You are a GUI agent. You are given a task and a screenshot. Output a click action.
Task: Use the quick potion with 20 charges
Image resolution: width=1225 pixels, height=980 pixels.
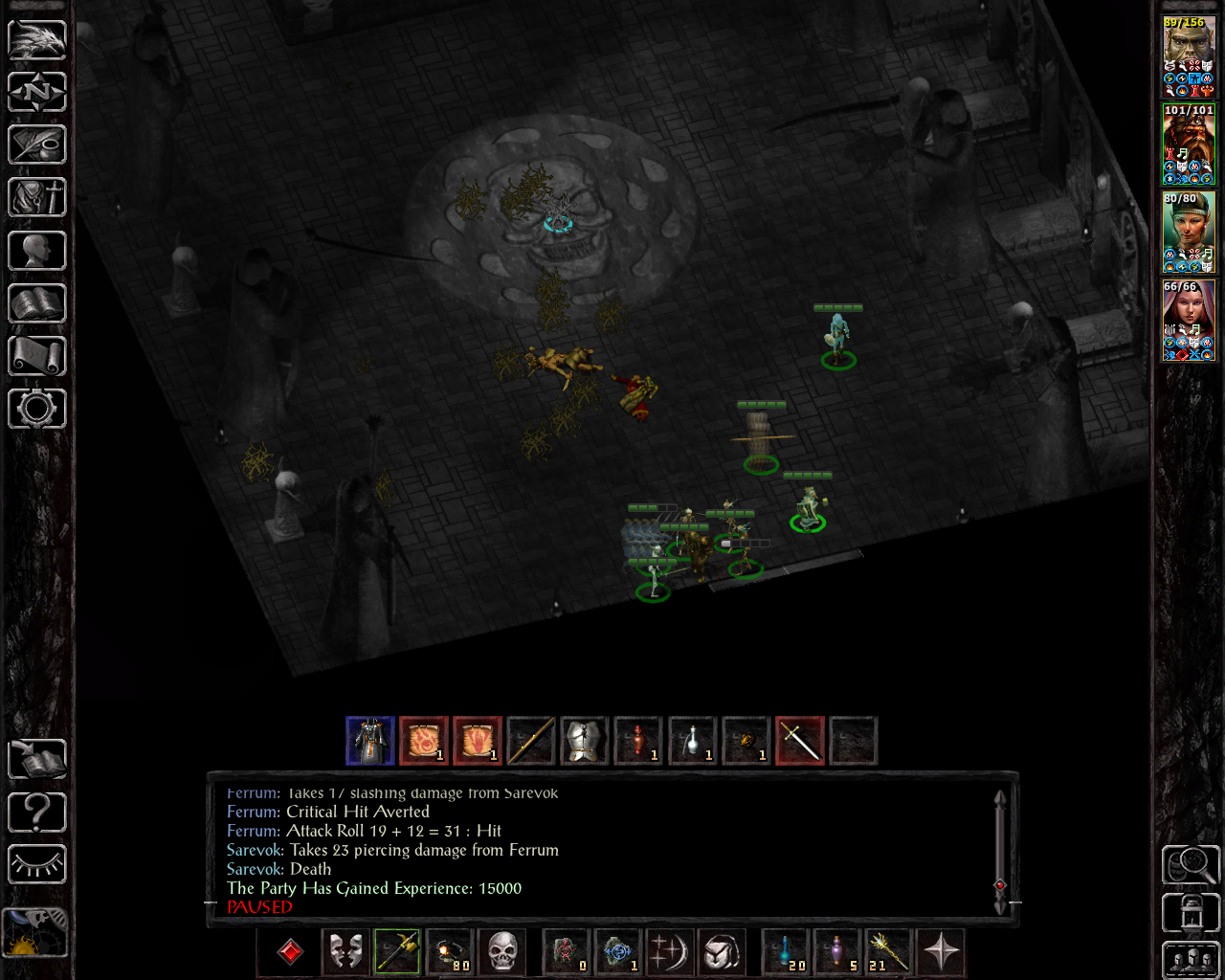pyautogui.click(x=783, y=952)
